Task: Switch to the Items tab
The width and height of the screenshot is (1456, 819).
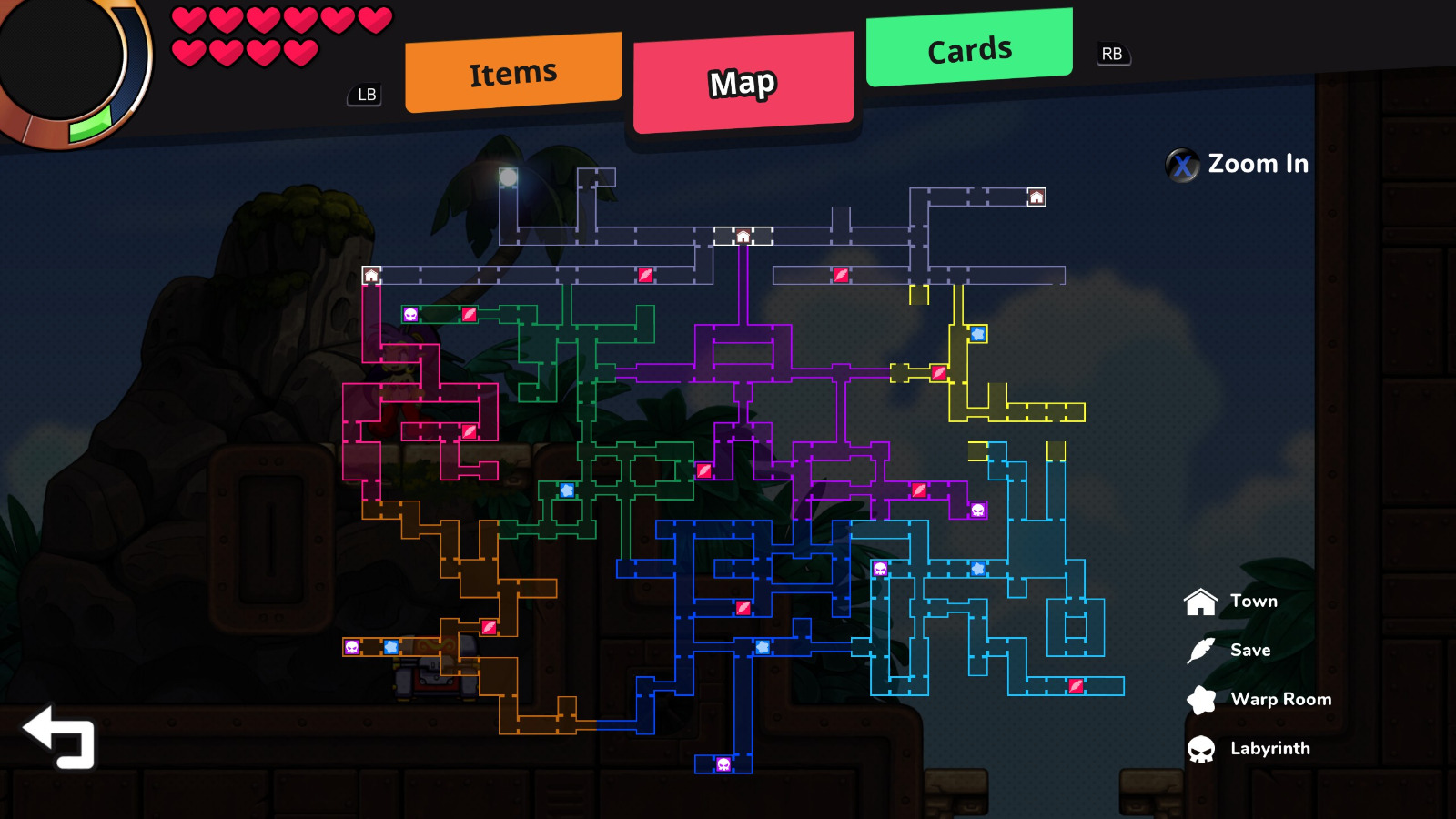Action: pyautogui.click(x=512, y=70)
